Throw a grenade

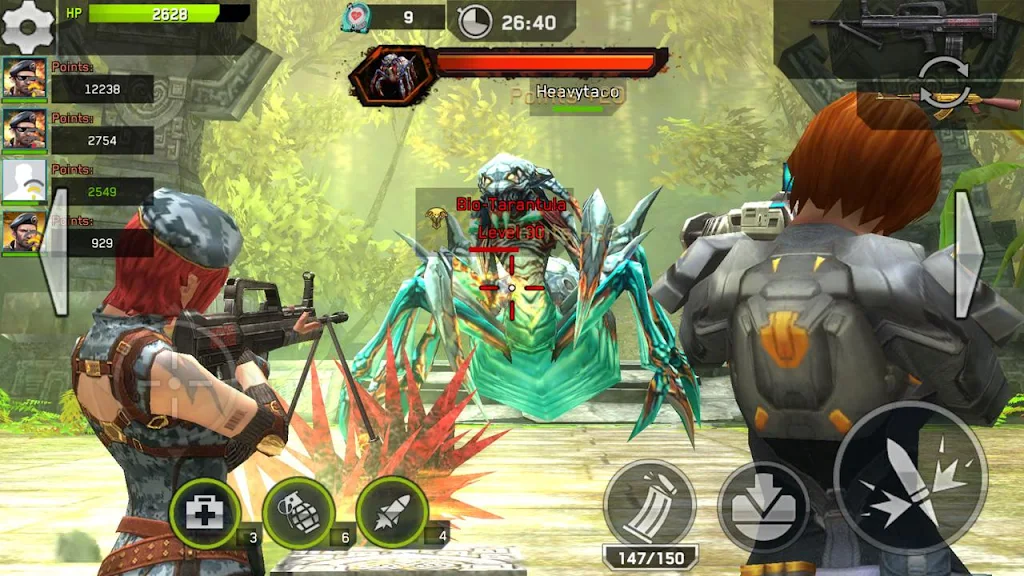click(x=297, y=513)
